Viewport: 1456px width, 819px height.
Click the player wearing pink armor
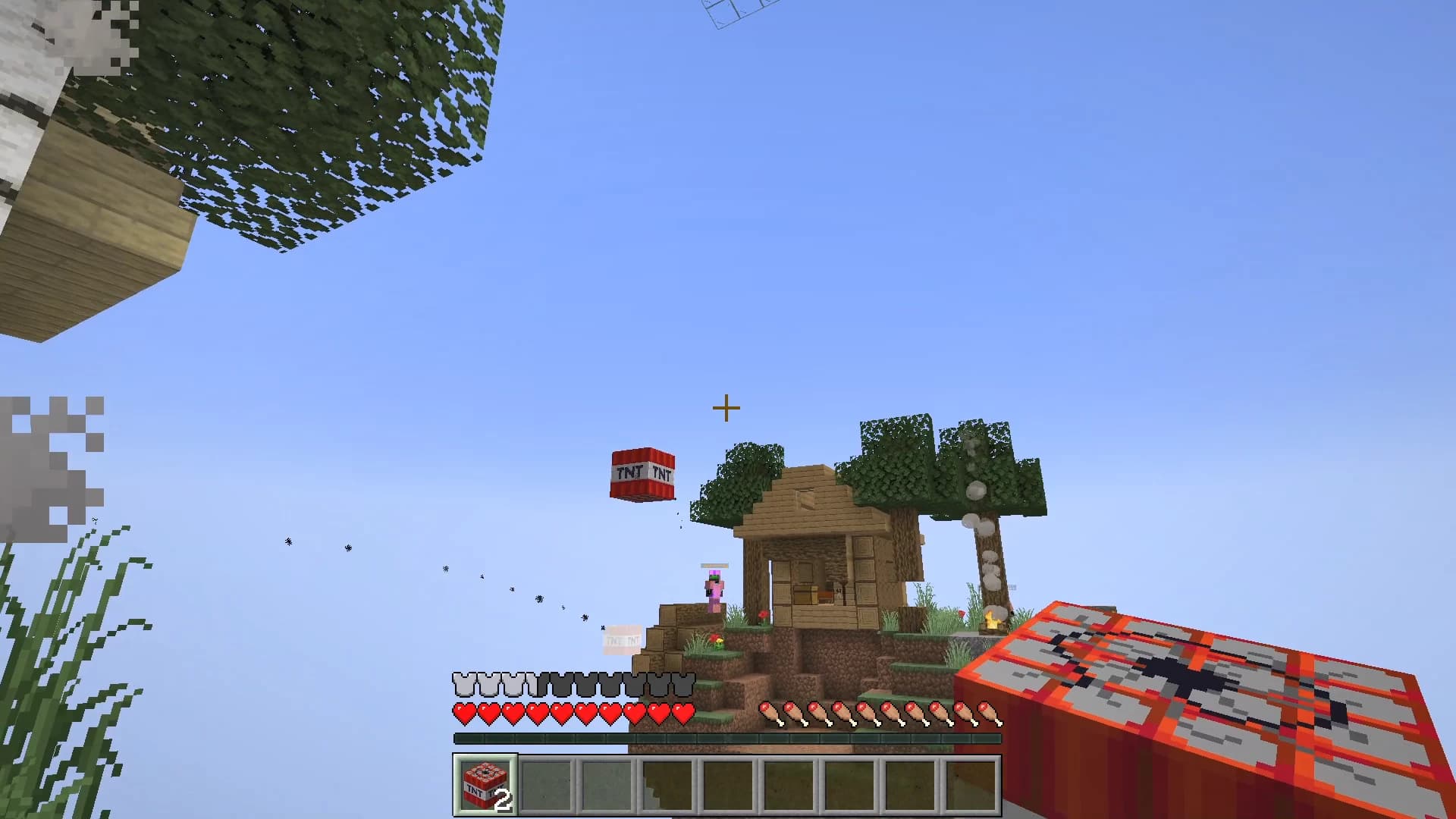click(714, 588)
